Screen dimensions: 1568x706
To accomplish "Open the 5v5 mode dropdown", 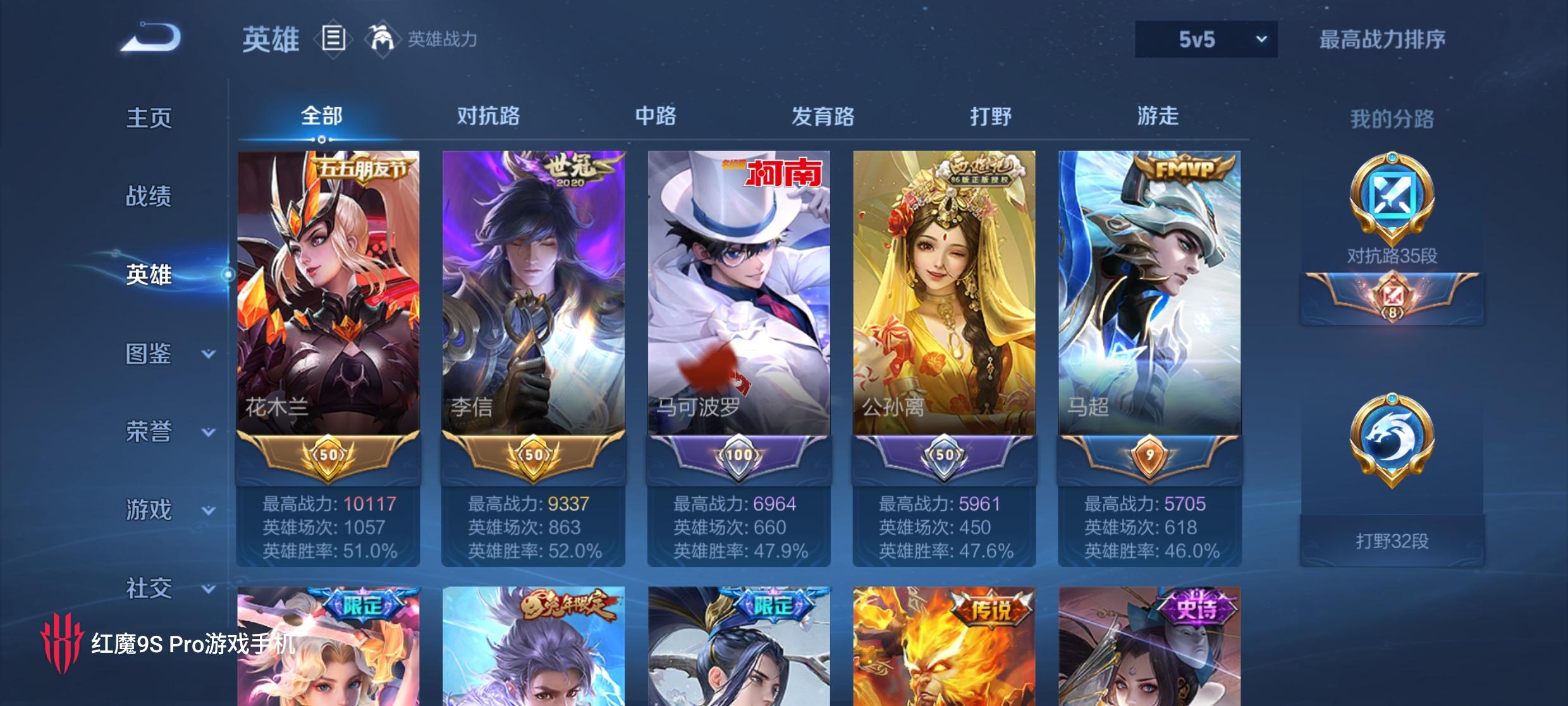I will click(x=1205, y=38).
